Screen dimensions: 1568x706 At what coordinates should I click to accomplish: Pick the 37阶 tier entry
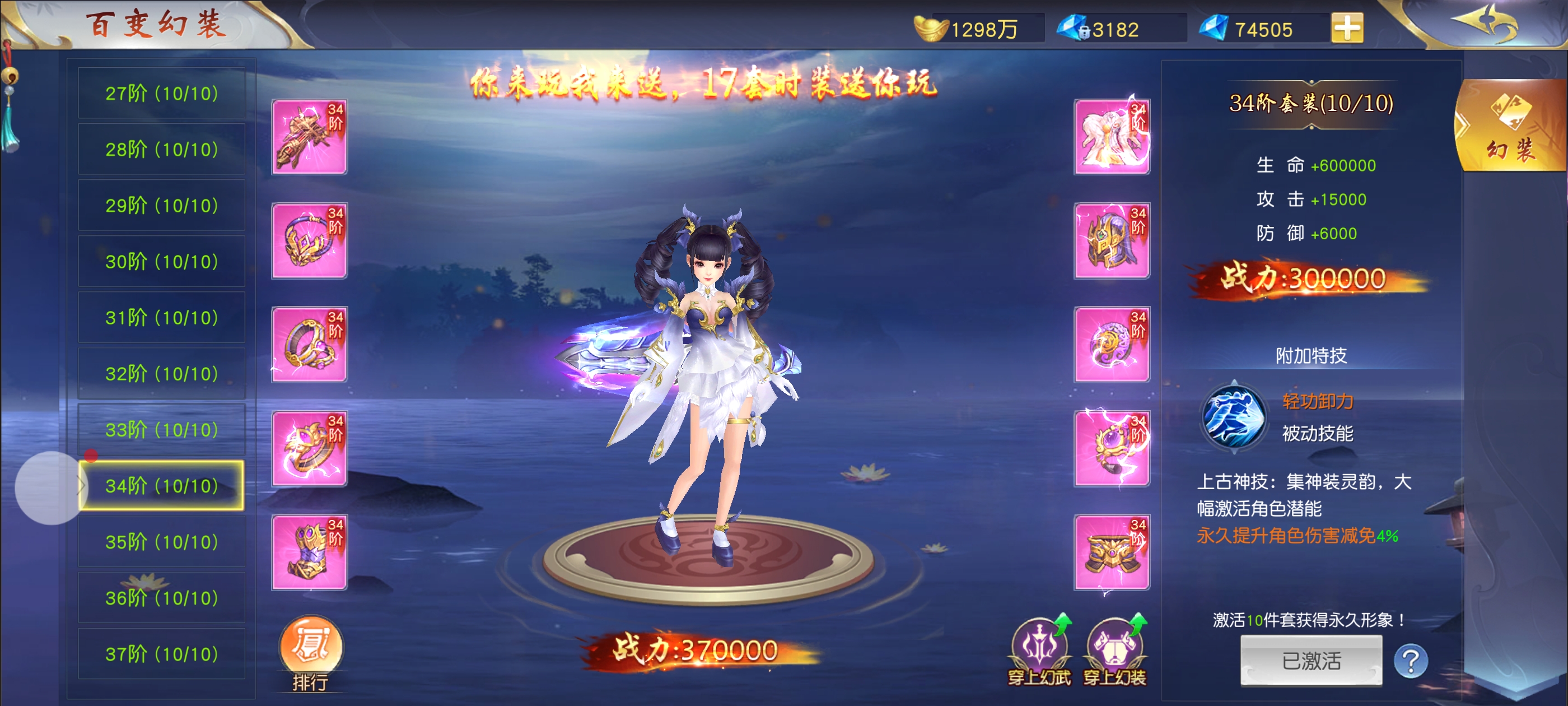tap(161, 654)
